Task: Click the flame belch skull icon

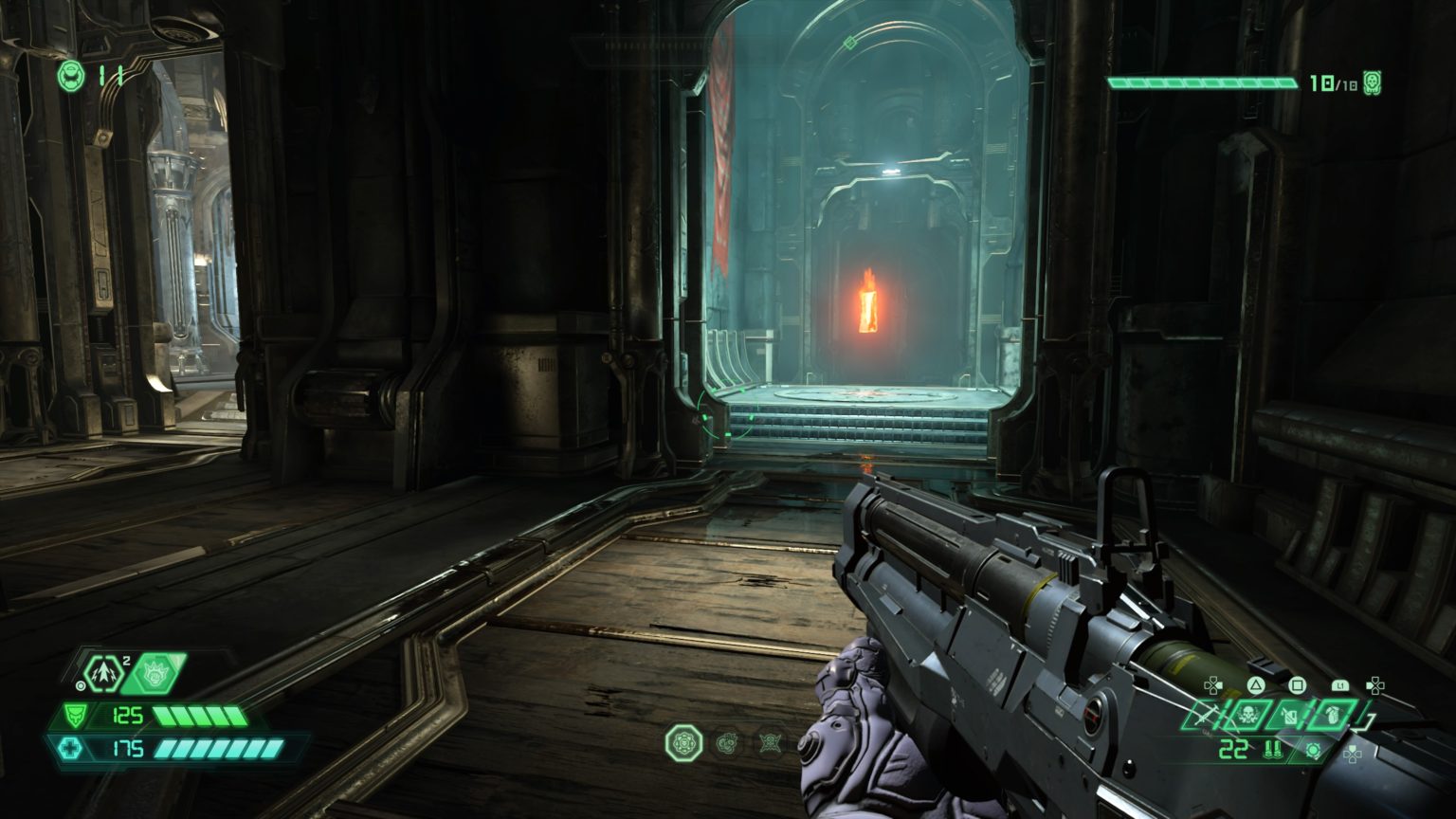Action: point(156,674)
